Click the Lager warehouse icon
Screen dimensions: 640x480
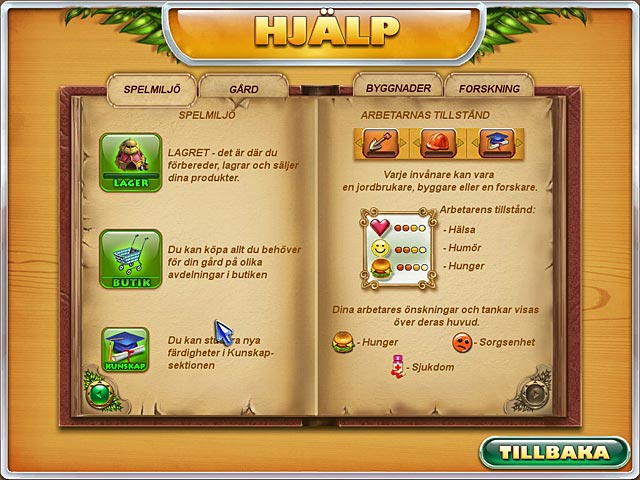(124, 163)
